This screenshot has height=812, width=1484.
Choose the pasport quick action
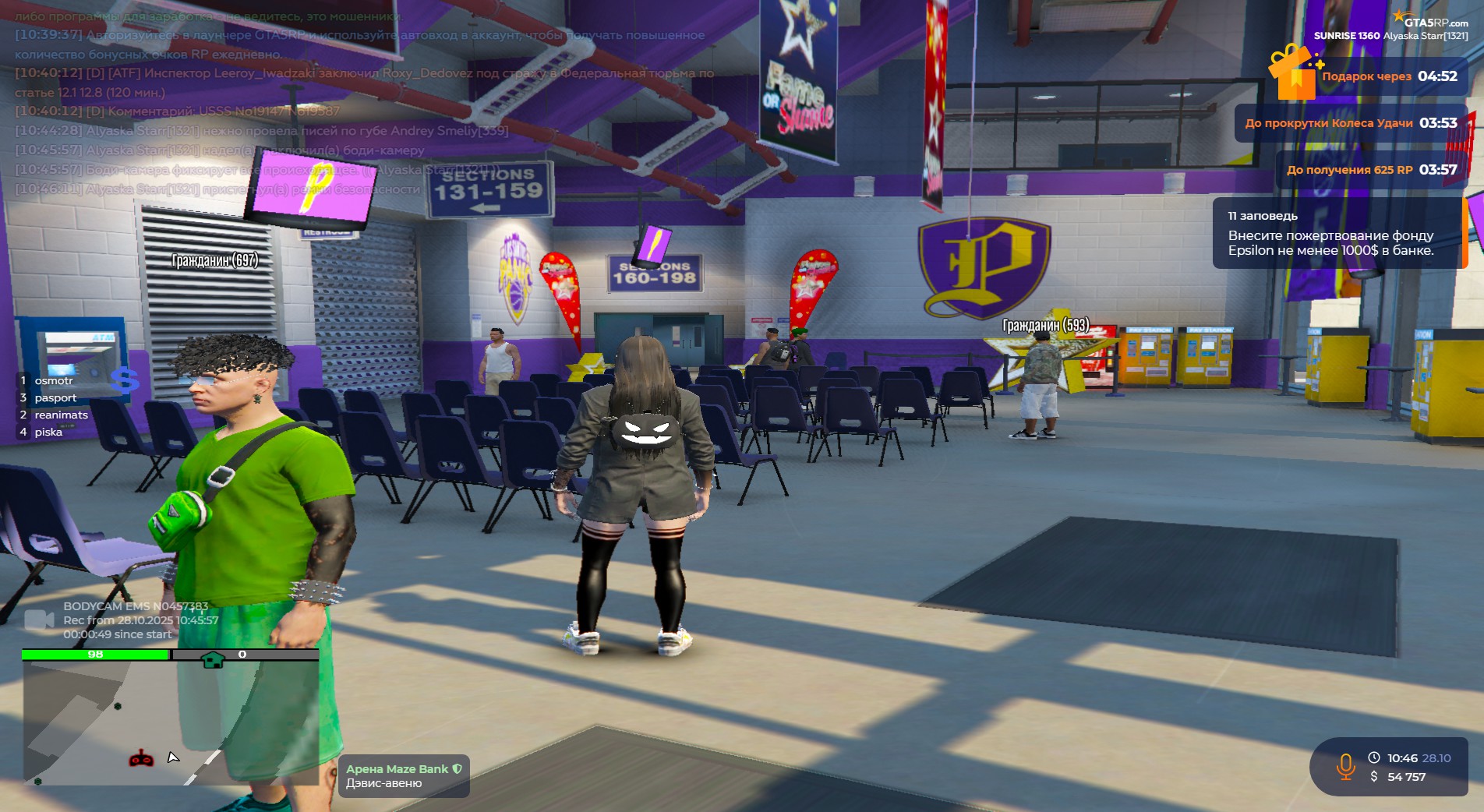(55, 398)
